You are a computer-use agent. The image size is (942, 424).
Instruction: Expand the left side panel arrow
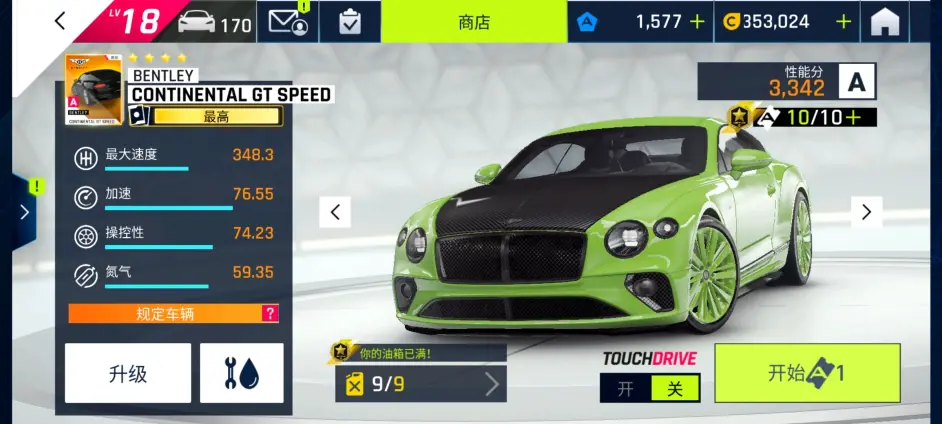24,212
